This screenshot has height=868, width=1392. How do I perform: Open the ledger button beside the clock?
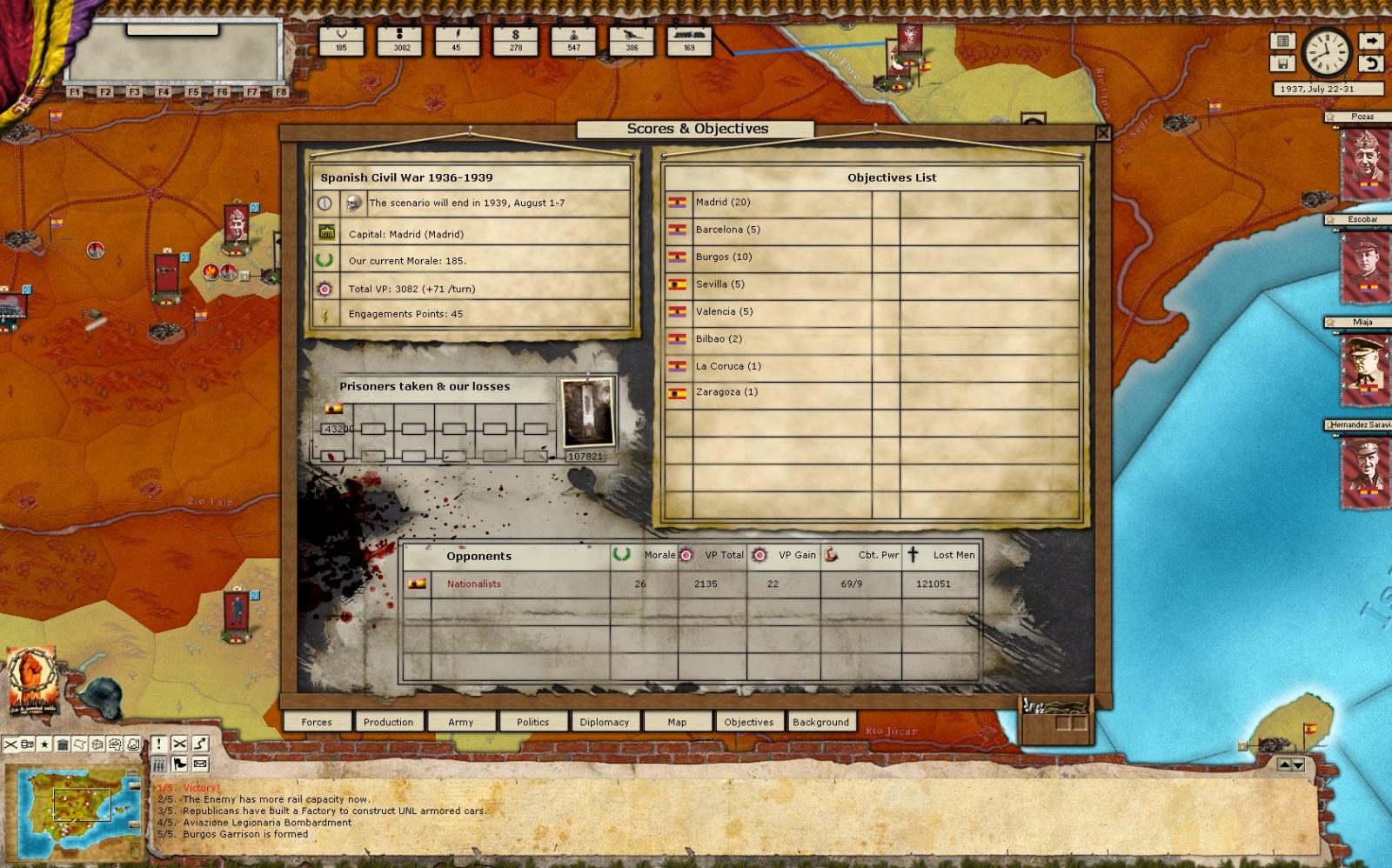1282,41
